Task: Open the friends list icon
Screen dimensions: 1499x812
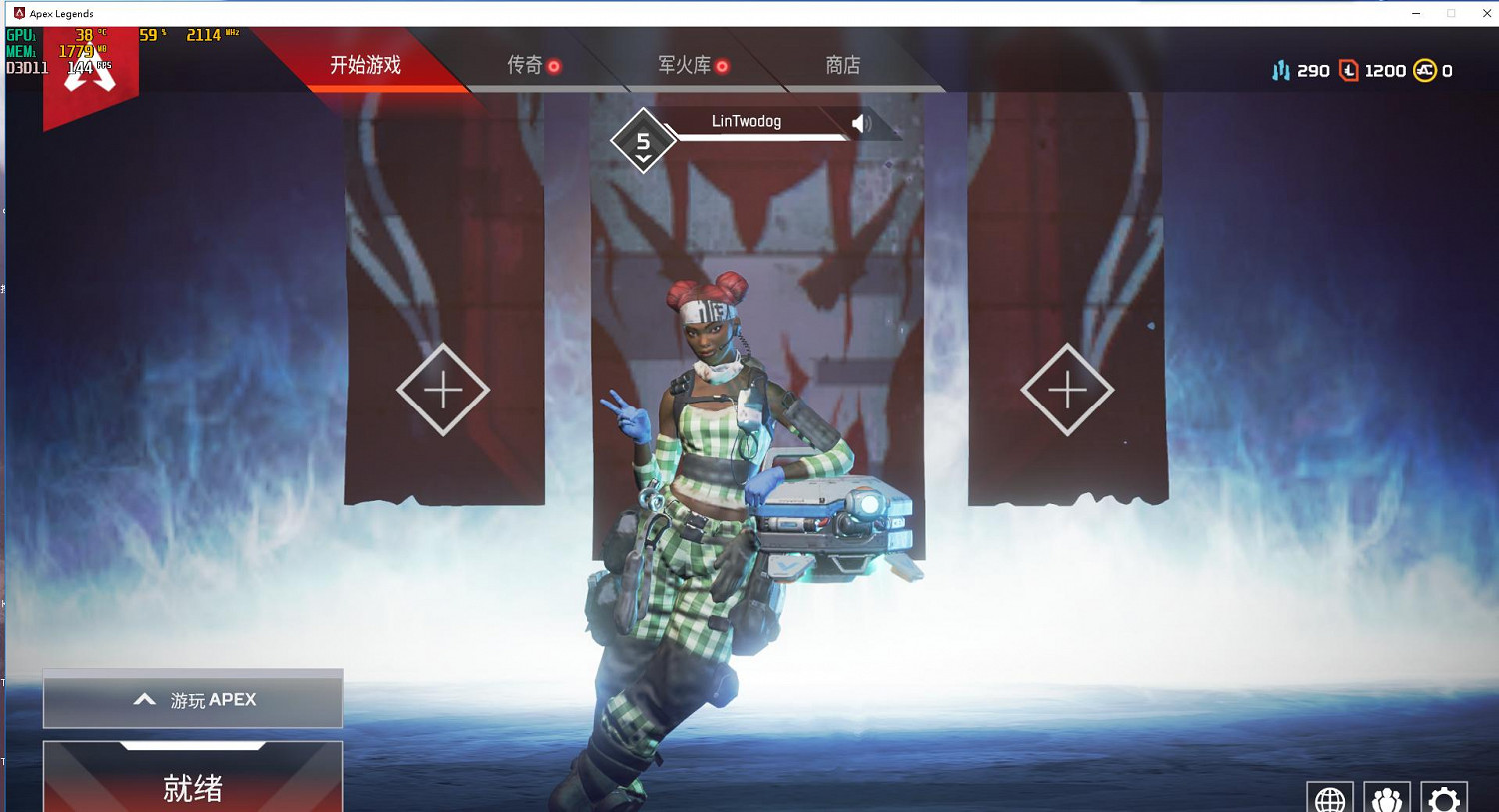Action: [1387, 800]
